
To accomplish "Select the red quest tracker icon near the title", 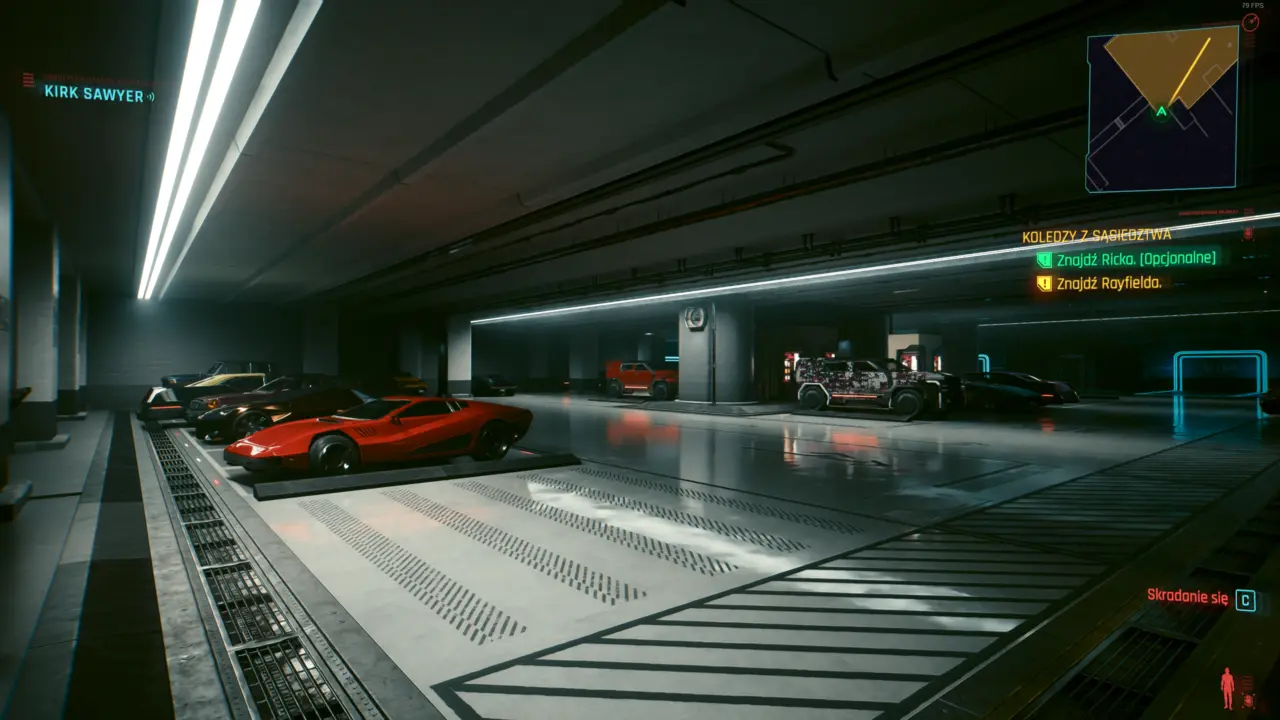I will tap(1247, 233).
